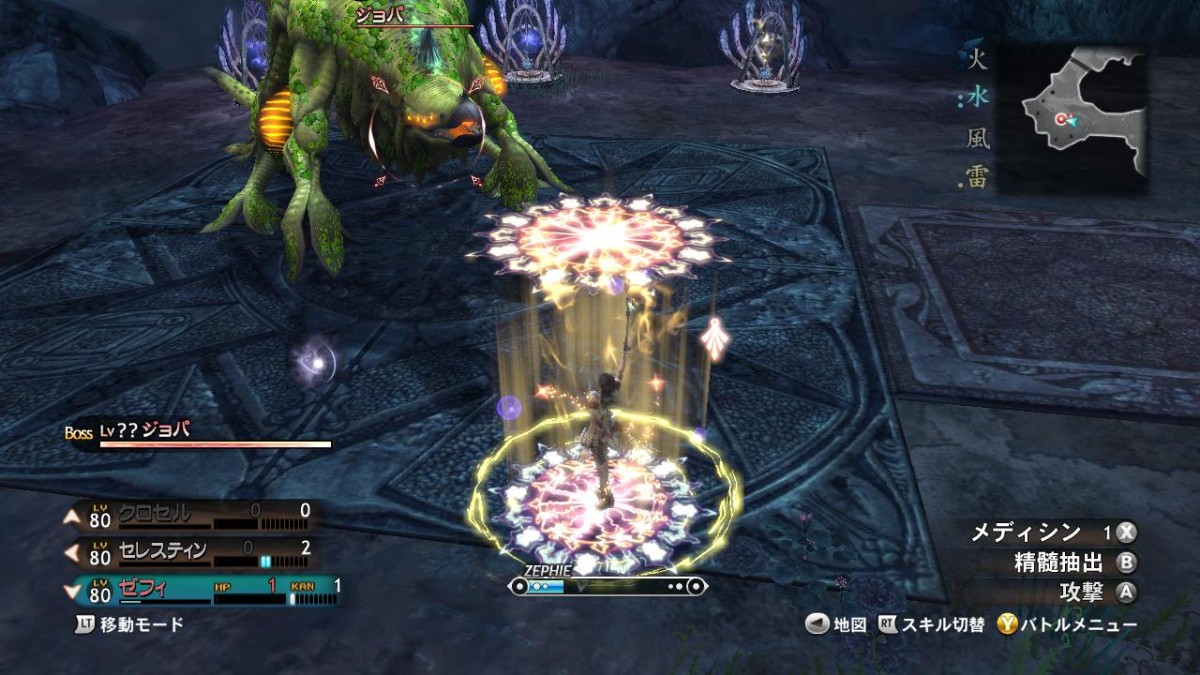Open the バトルメニュー battle menu
1200x675 pixels.
point(1068,625)
